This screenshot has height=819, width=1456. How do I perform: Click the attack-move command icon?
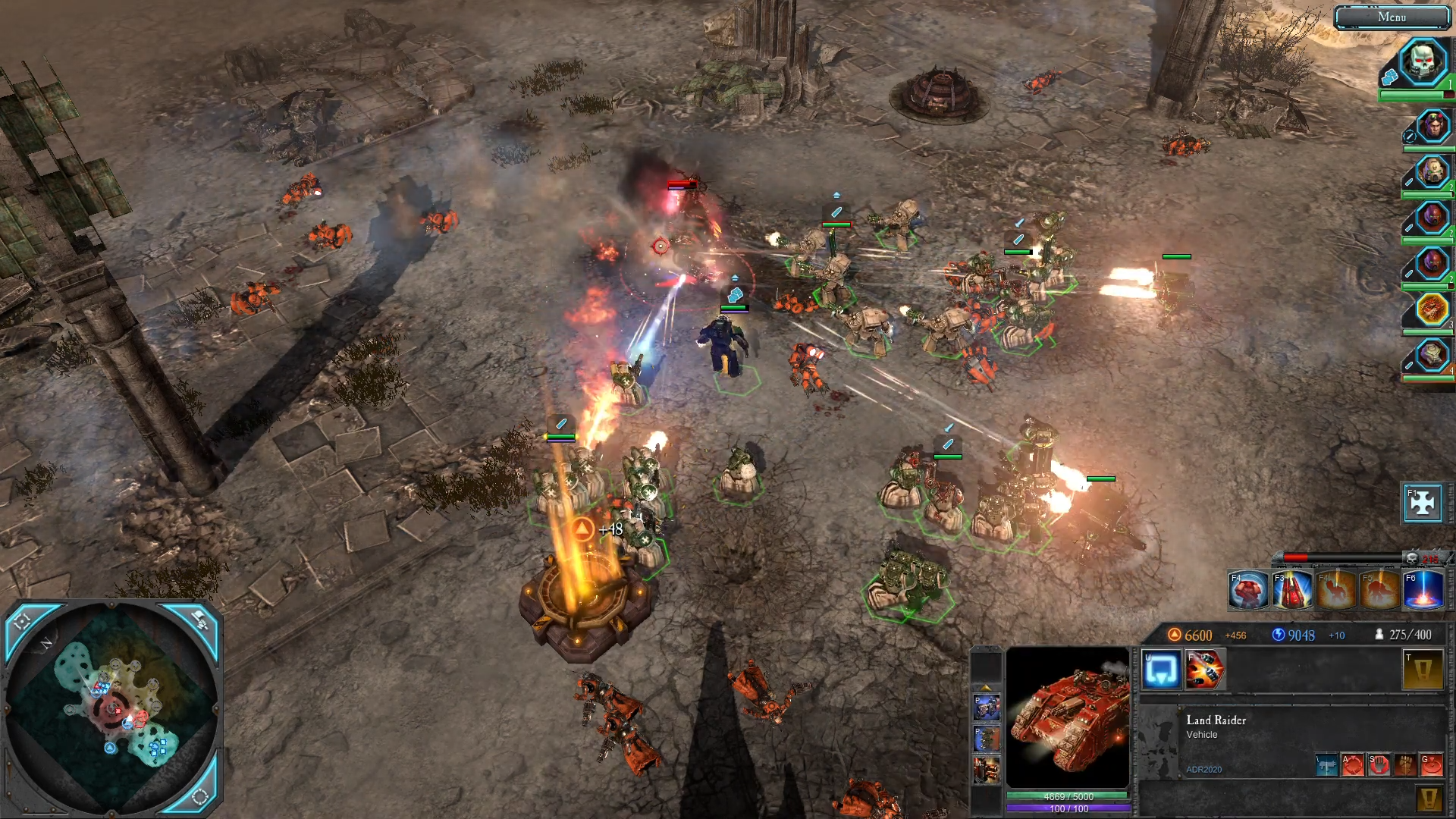point(1353,764)
